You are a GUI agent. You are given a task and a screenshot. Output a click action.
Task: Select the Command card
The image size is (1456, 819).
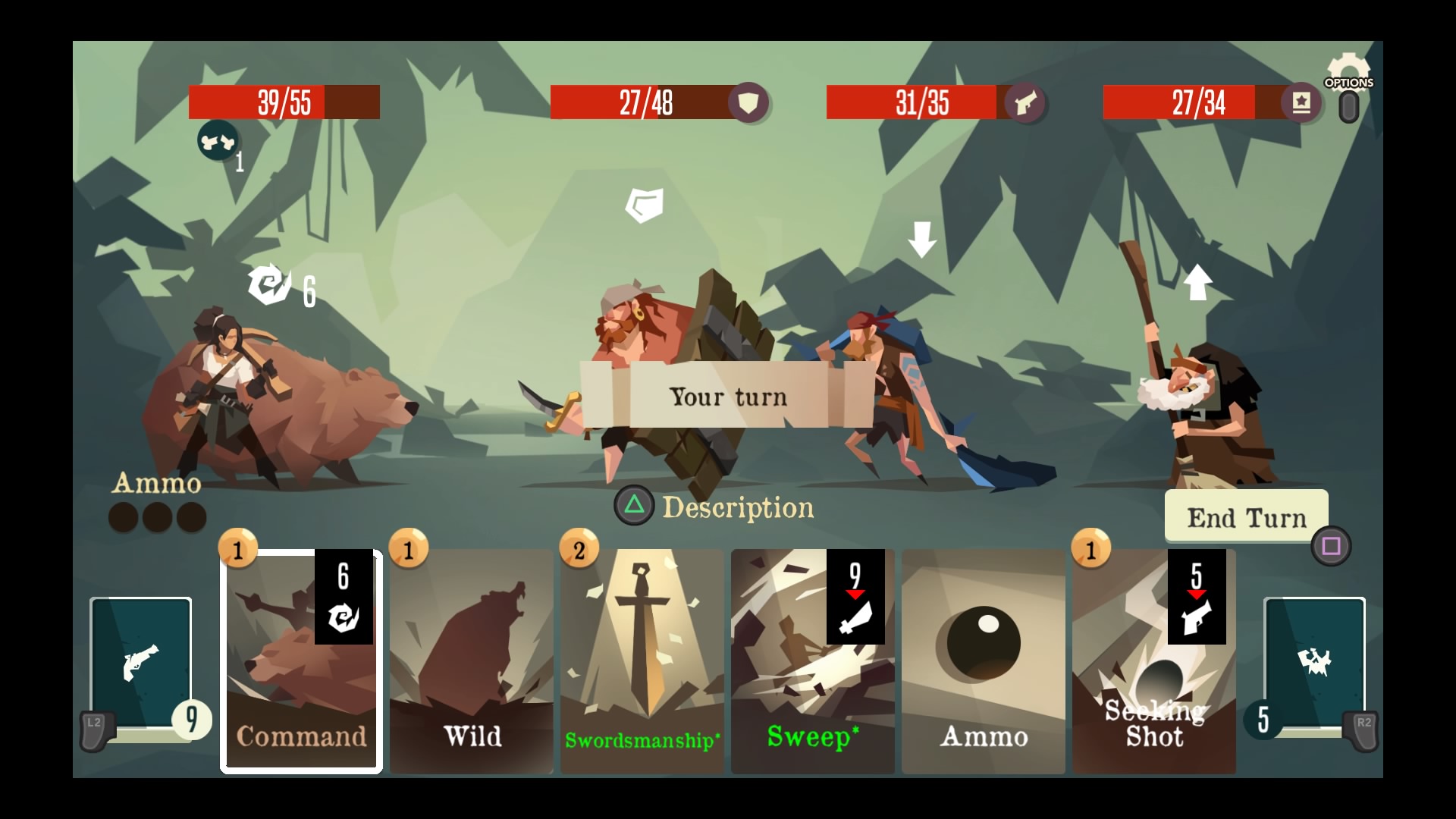[301, 661]
